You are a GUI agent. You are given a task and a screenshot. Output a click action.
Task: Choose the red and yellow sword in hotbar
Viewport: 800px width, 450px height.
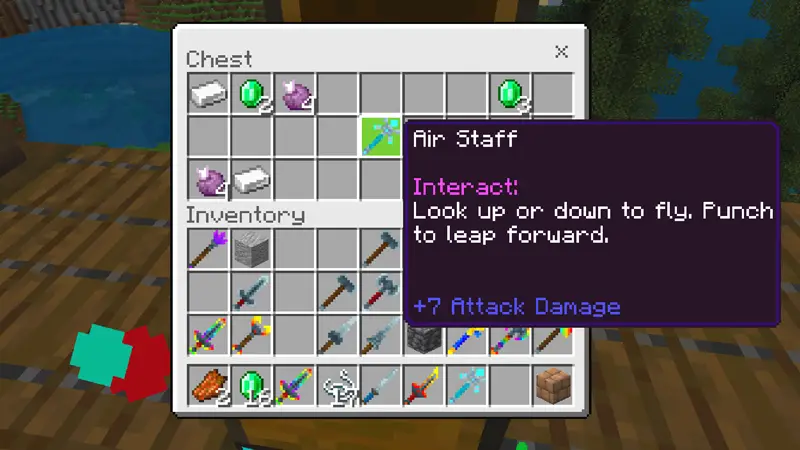pos(424,385)
